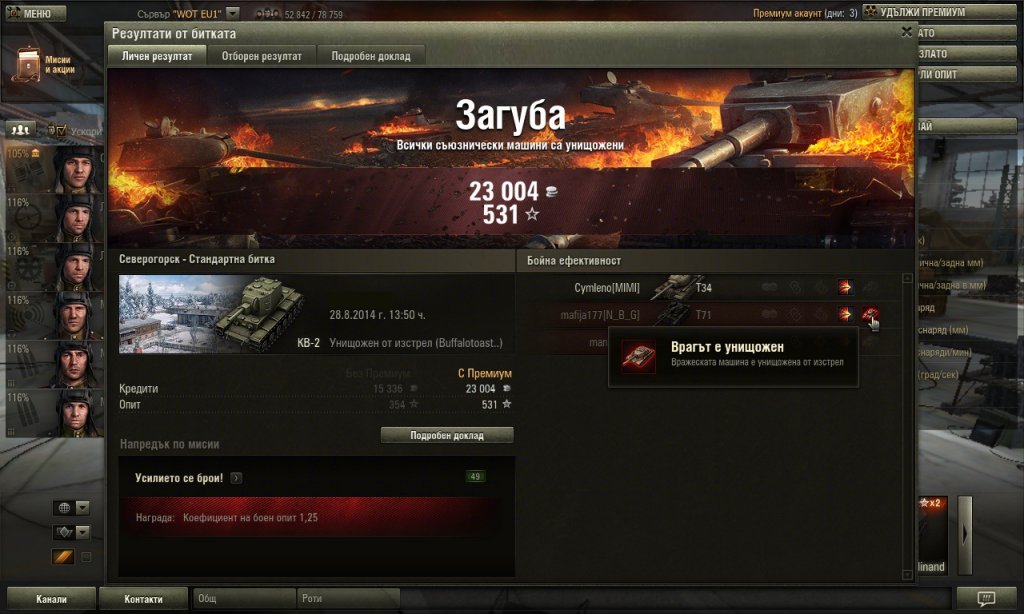The width and height of the screenshot is (1024, 614).
Task: Open the globe dropdown
Action: coord(72,508)
